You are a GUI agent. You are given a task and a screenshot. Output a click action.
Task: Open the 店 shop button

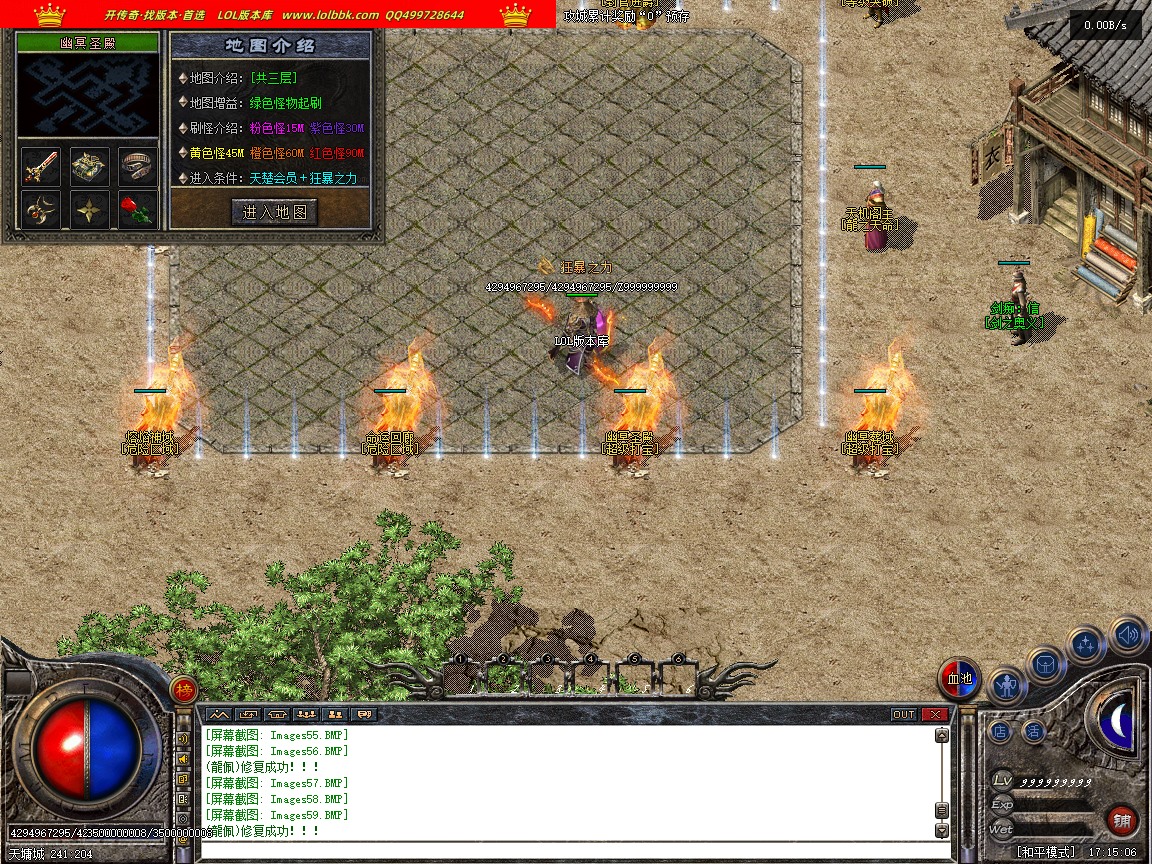coord(1000,732)
